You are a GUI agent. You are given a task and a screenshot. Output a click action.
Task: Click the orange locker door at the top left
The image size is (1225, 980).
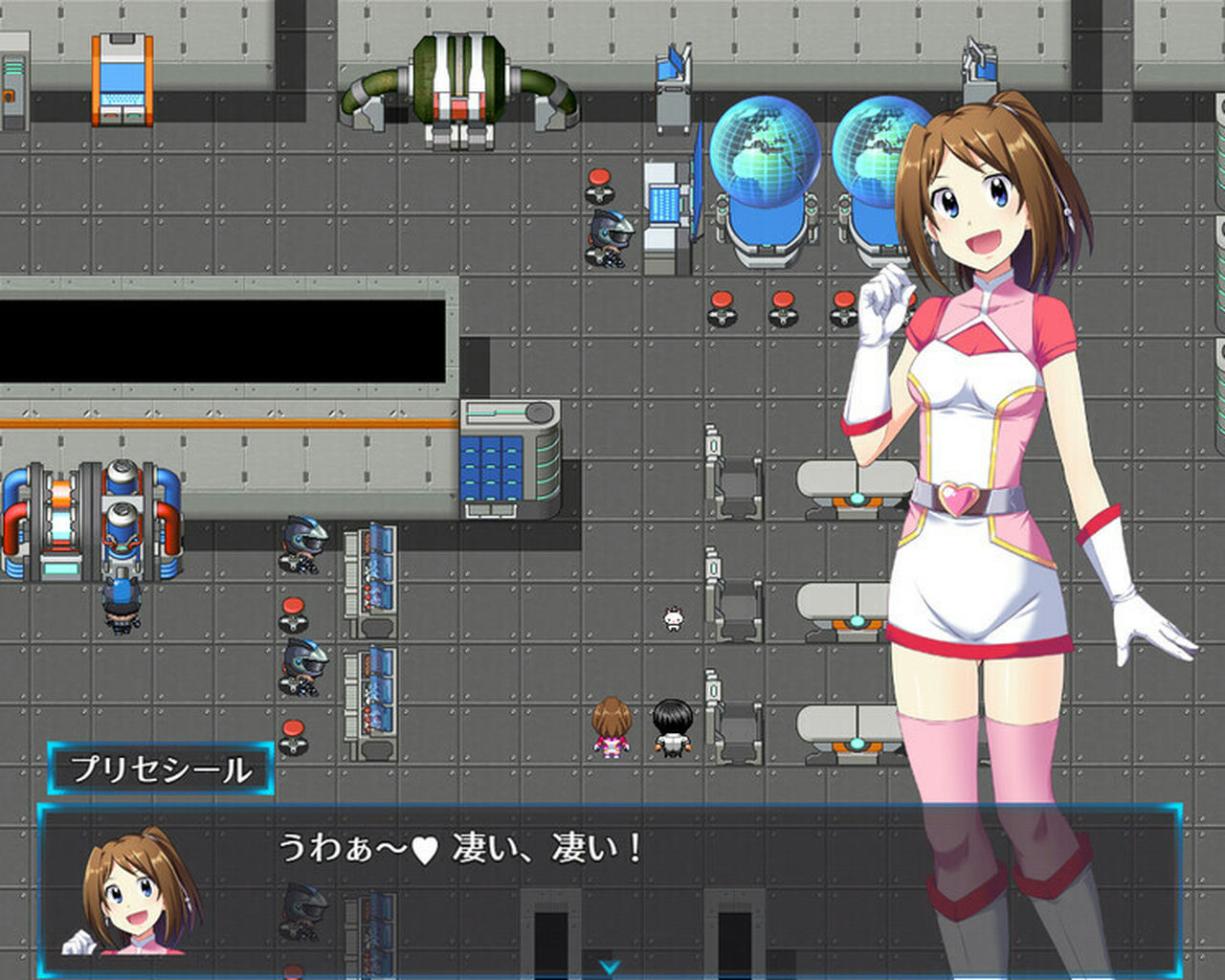click(x=122, y=77)
